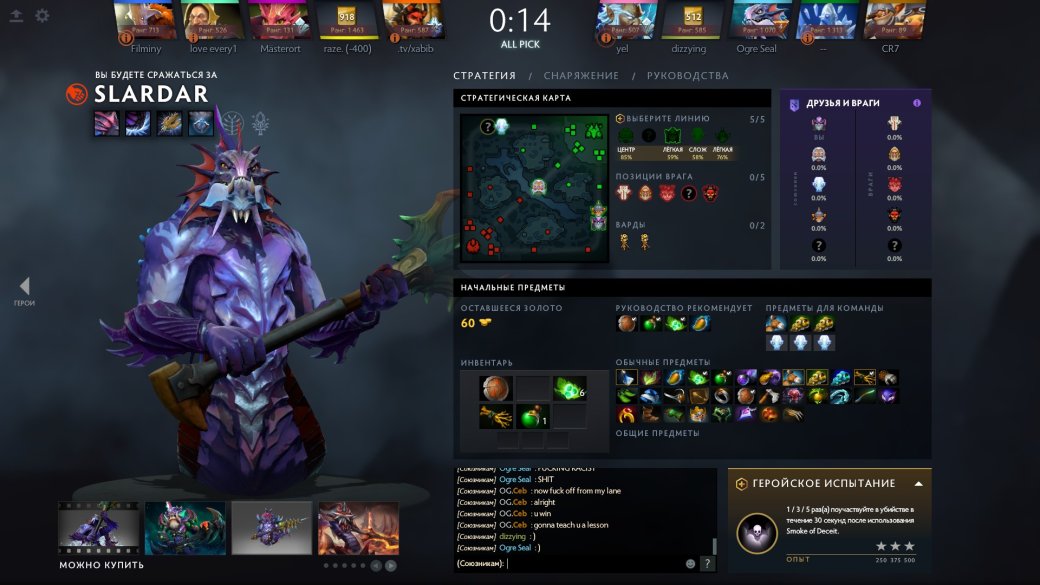
Task: Click the dashboard arrow icon beside the gear
Action: coord(17,16)
